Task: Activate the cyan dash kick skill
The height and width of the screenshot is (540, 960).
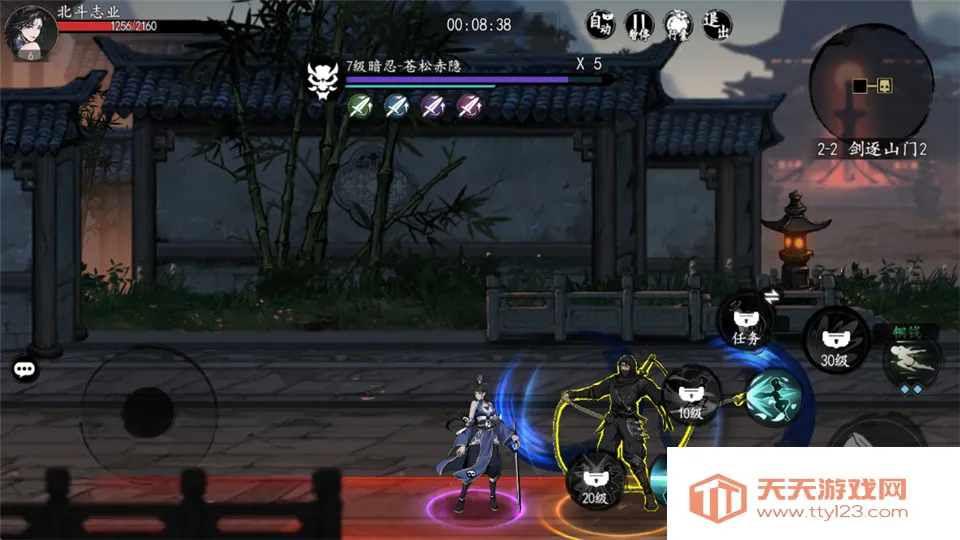Action: pyautogui.click(x=772, y=398)
